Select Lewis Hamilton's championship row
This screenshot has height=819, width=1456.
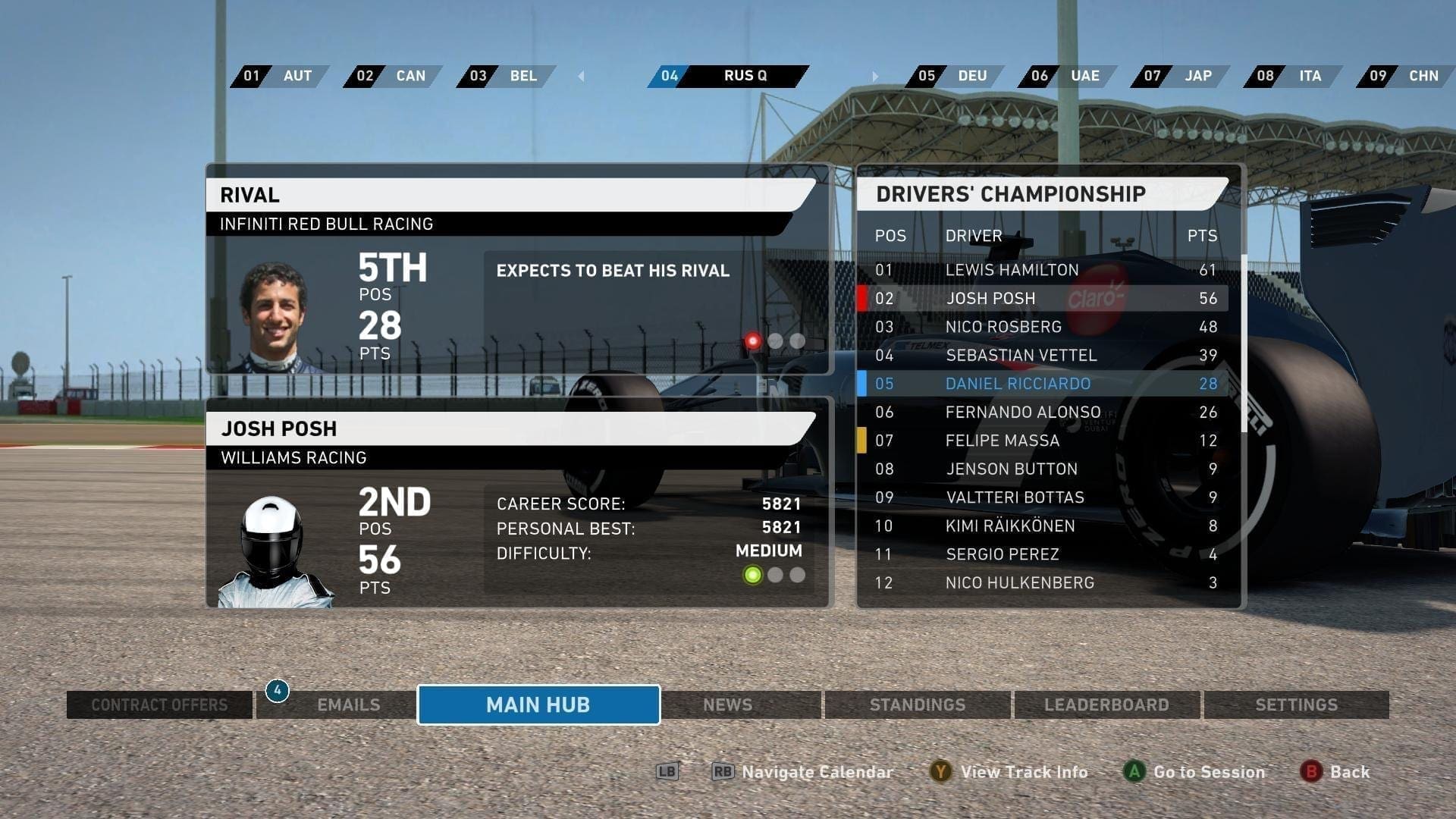tap(1045, 270)
